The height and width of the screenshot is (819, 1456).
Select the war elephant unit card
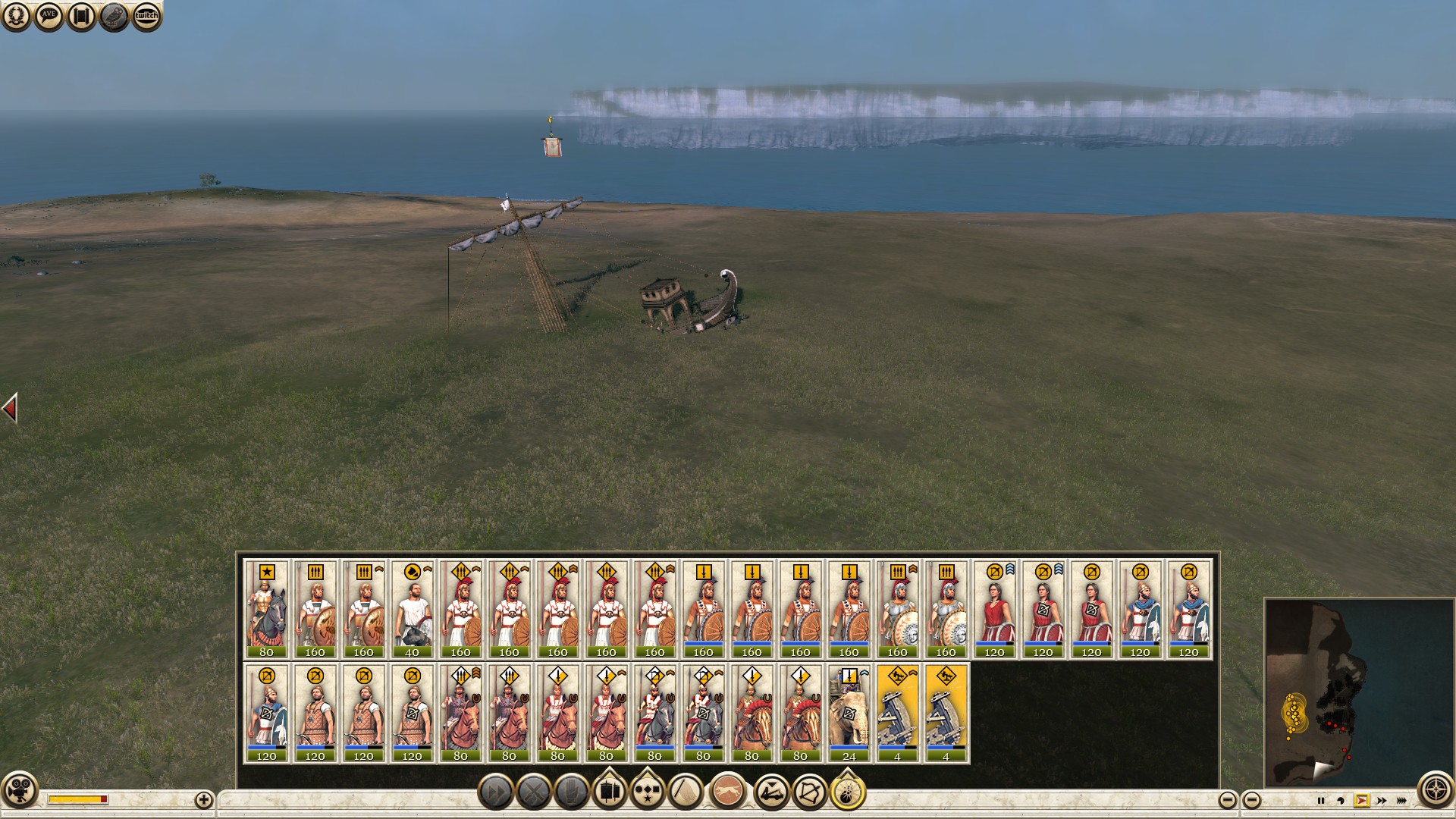click(x=849, y=714)
